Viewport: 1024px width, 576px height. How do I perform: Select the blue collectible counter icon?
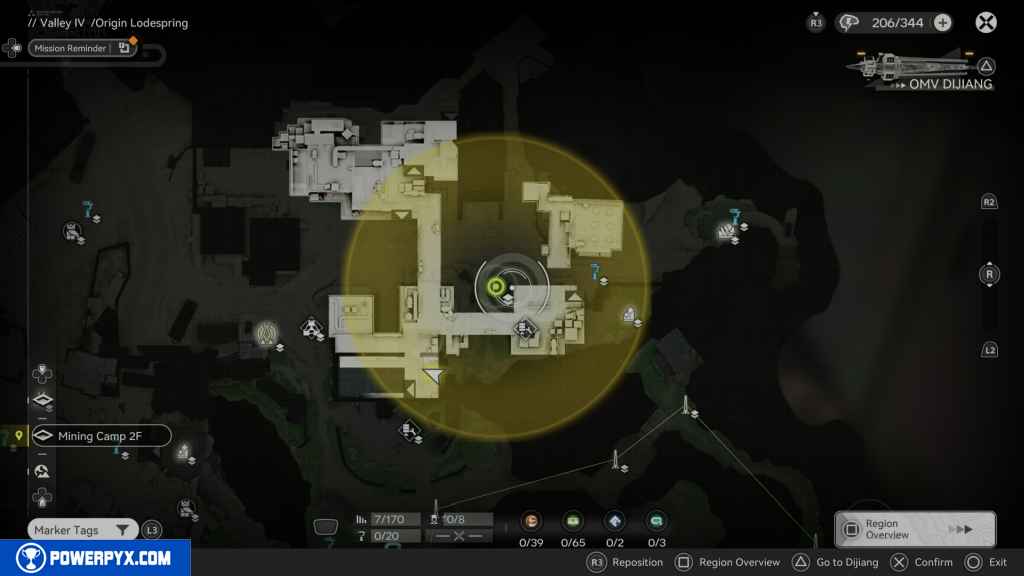click(615, 521)
